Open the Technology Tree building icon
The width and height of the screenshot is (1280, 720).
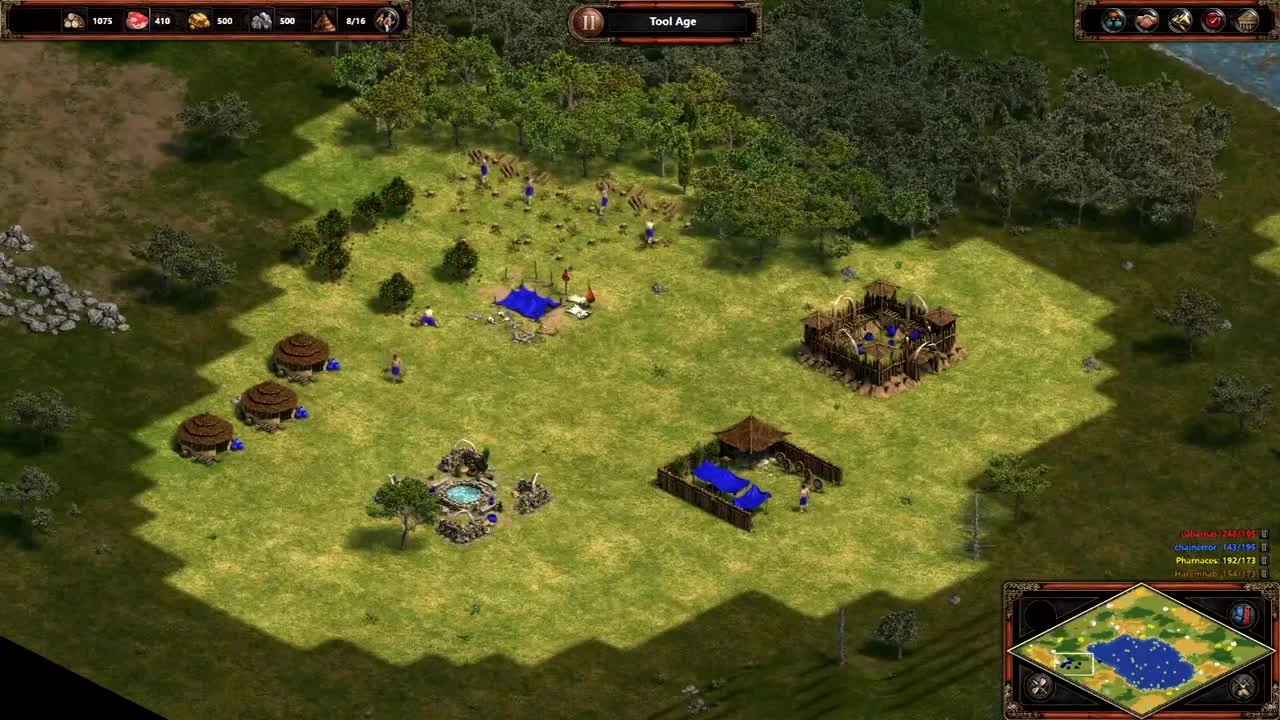tap(1246, 20)
